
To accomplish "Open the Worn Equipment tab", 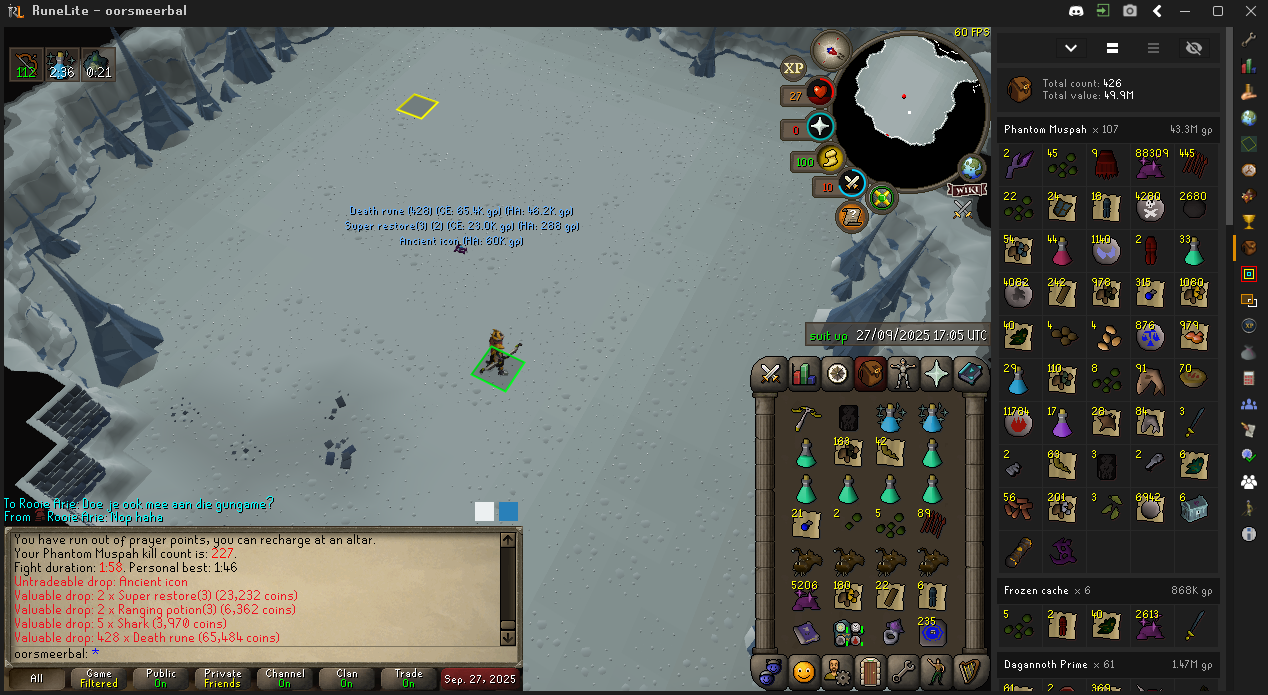I will (904, 374).
